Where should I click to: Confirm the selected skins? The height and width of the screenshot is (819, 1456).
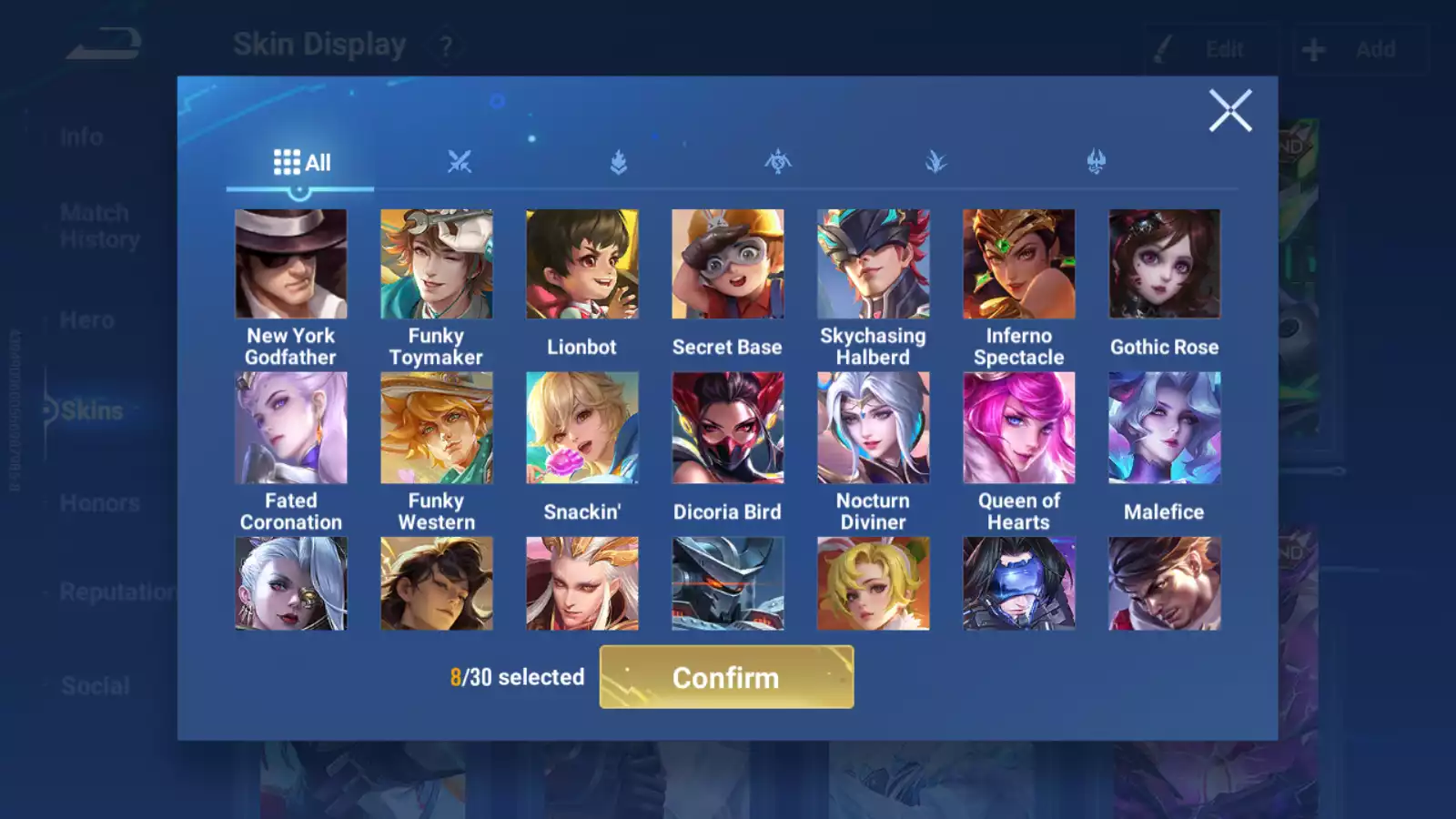726,677
